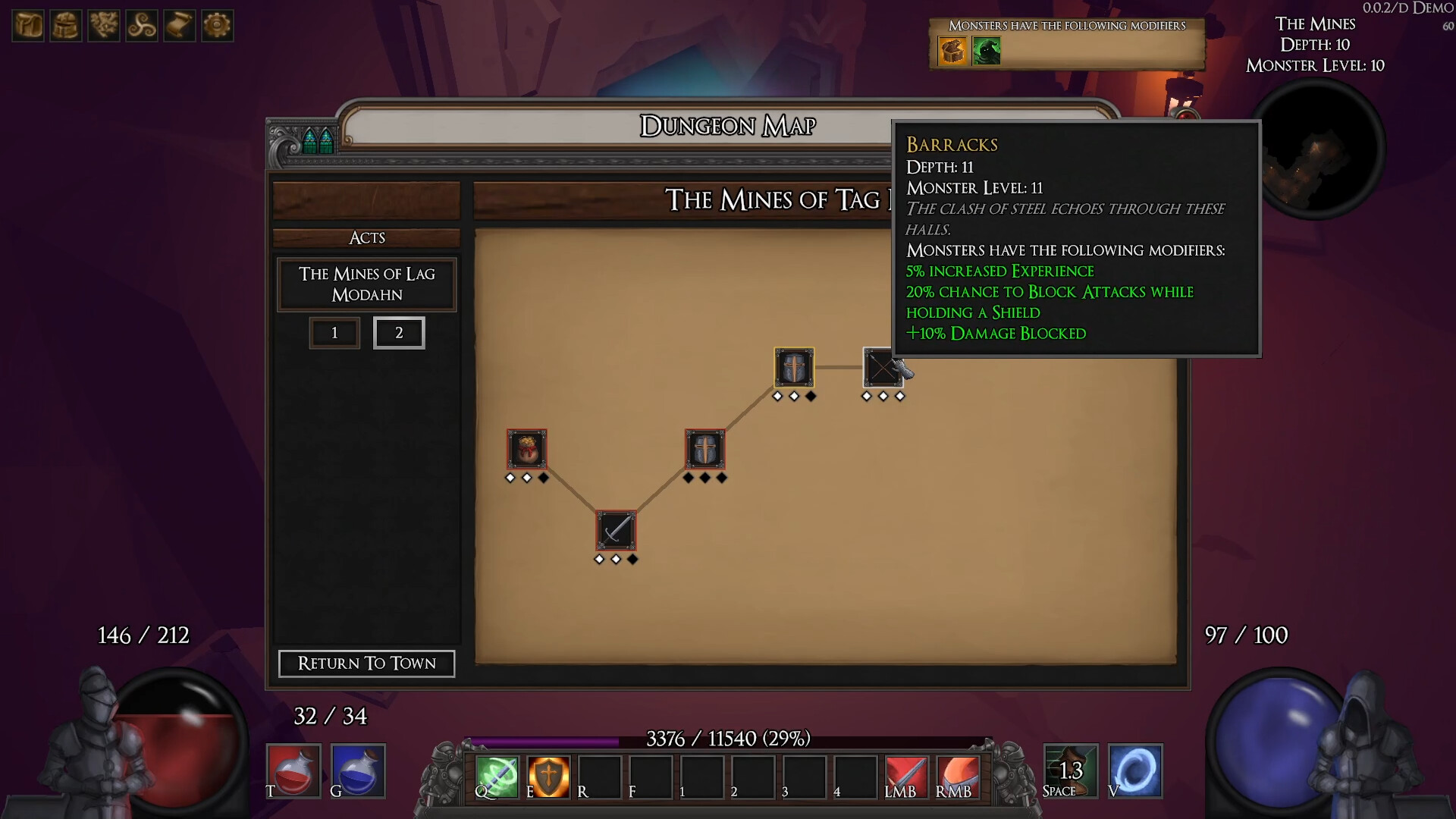
Task: Select Act tab 1
Action: tap(334, 332)
